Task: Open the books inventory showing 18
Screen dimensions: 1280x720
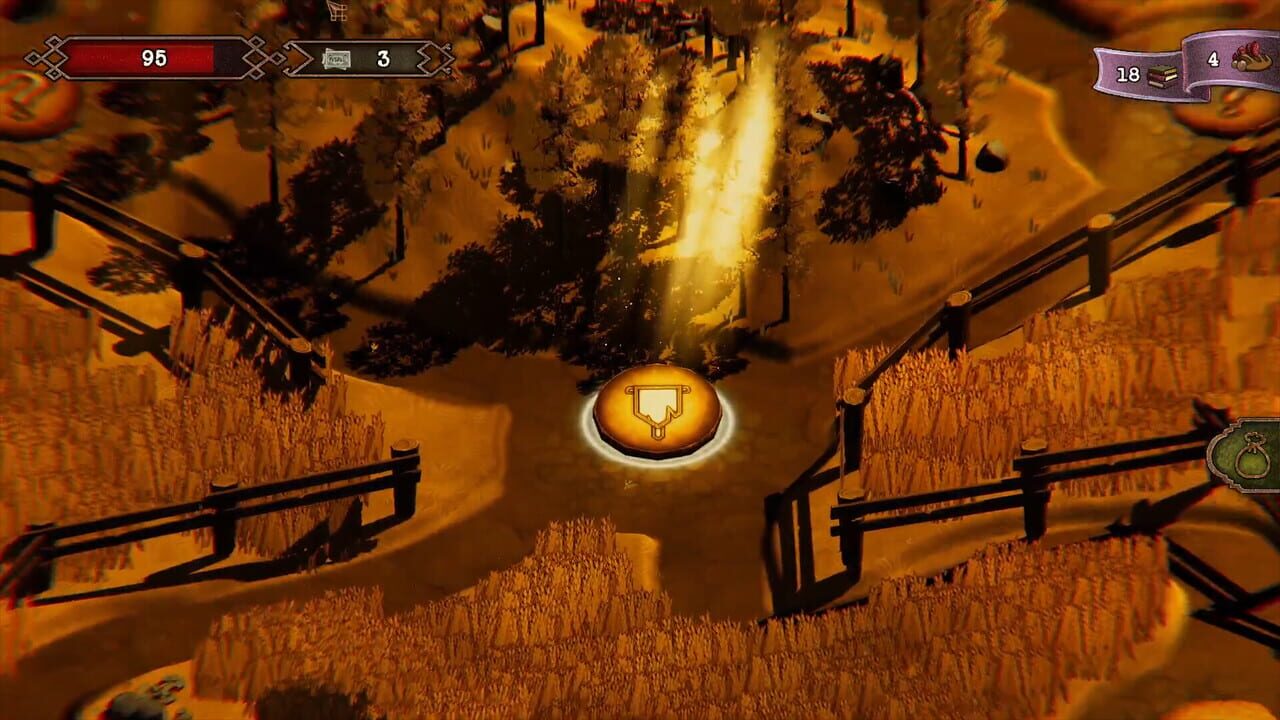Action: tap(1145, 74)
